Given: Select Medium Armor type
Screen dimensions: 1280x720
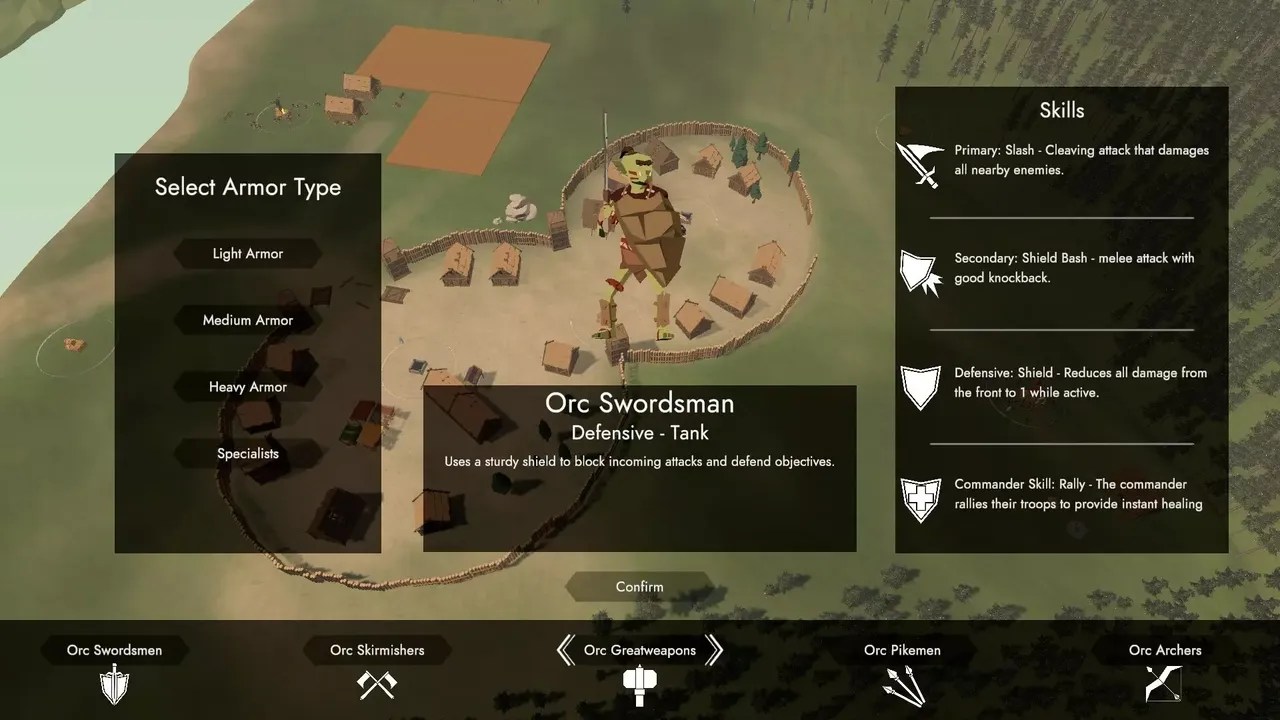Looking at the screenshot, I should tap(248, 321).
